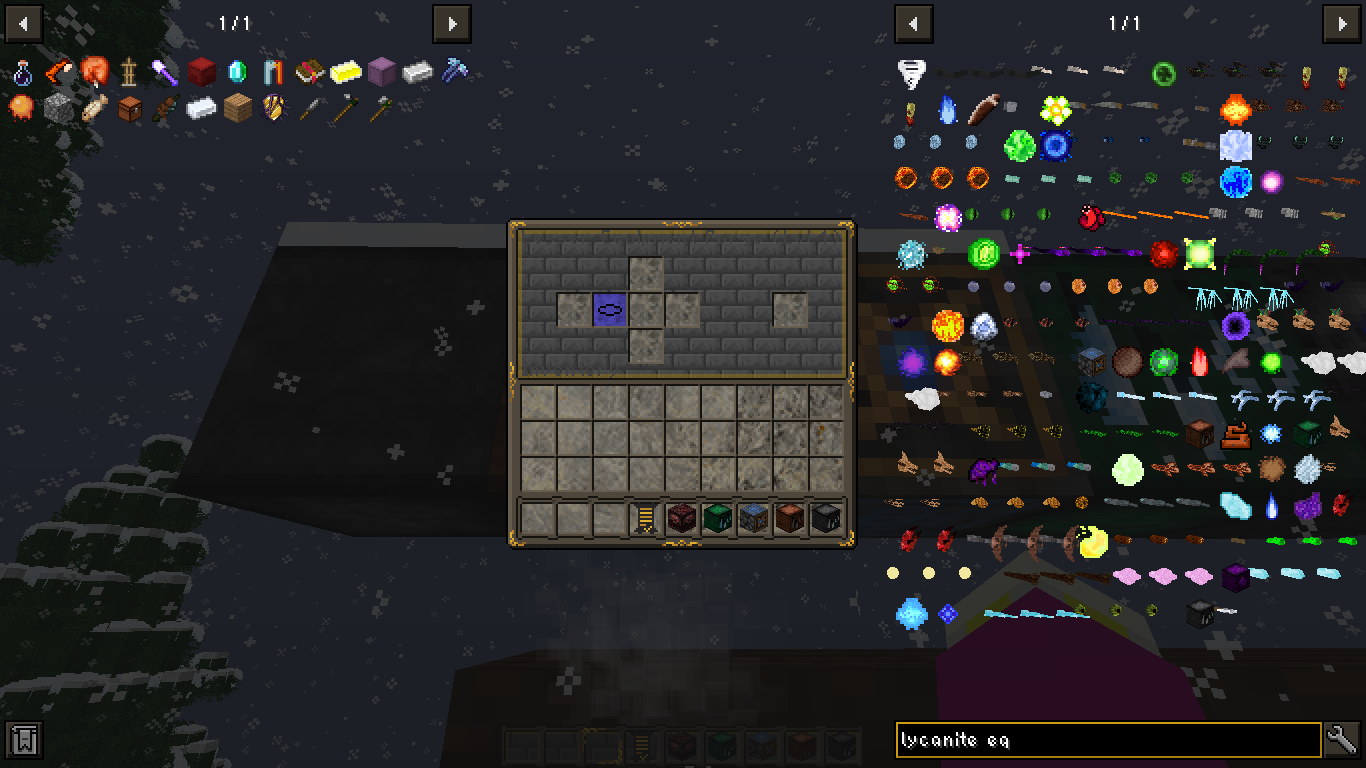1366x768 pixels.
Task: Select the purple scepter bookmark
Action: click(x=164, y=73)
